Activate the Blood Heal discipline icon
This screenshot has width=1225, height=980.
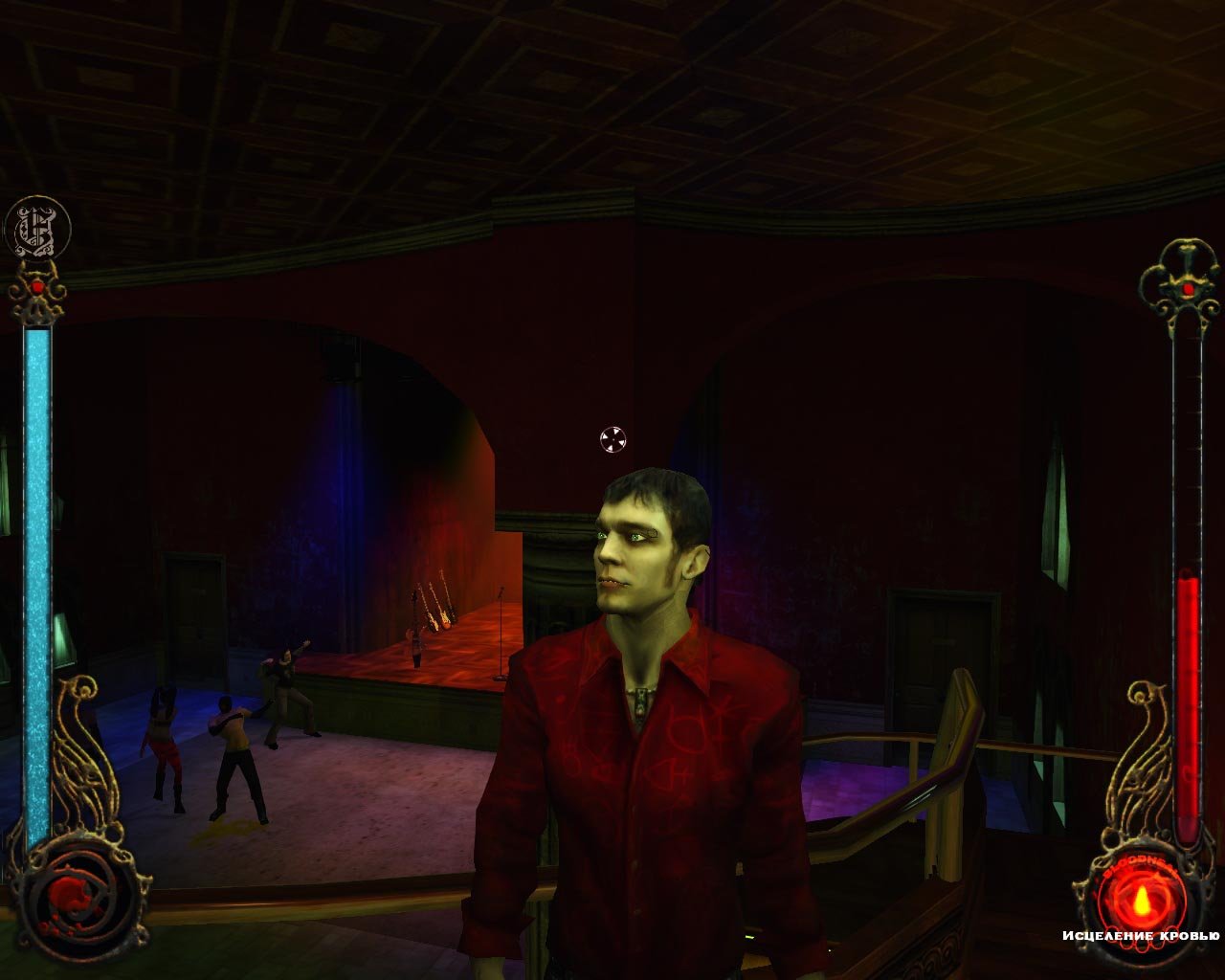pos(1141,900)
